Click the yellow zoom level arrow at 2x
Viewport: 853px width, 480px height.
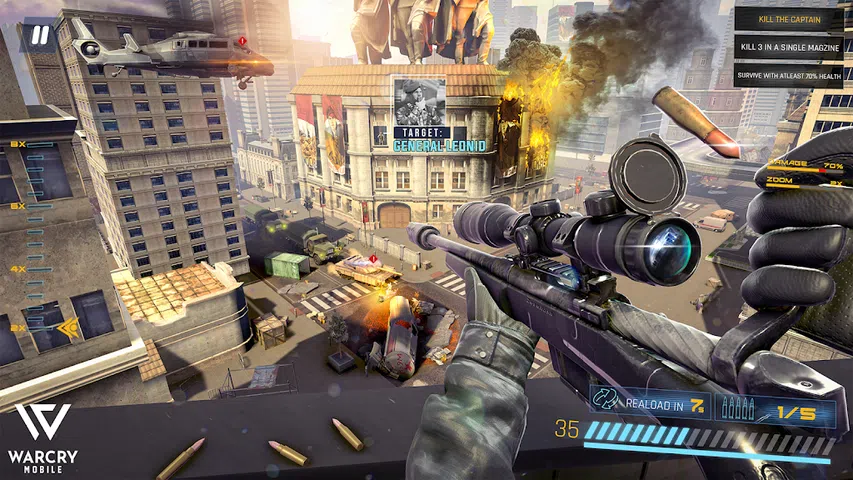click(x=68, y=327)
